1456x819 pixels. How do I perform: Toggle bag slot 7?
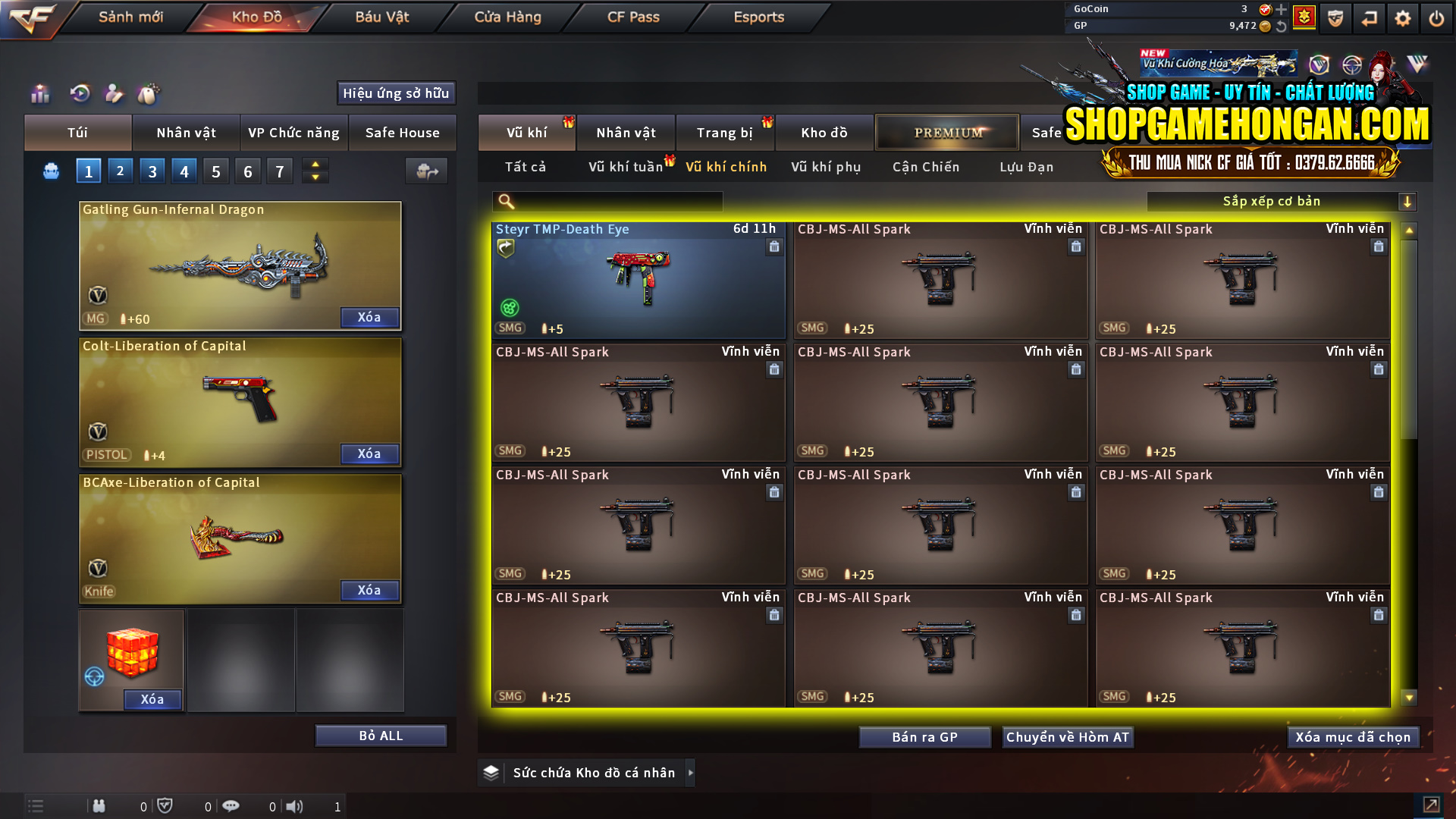pyautogui.click(x=279, y=171)
